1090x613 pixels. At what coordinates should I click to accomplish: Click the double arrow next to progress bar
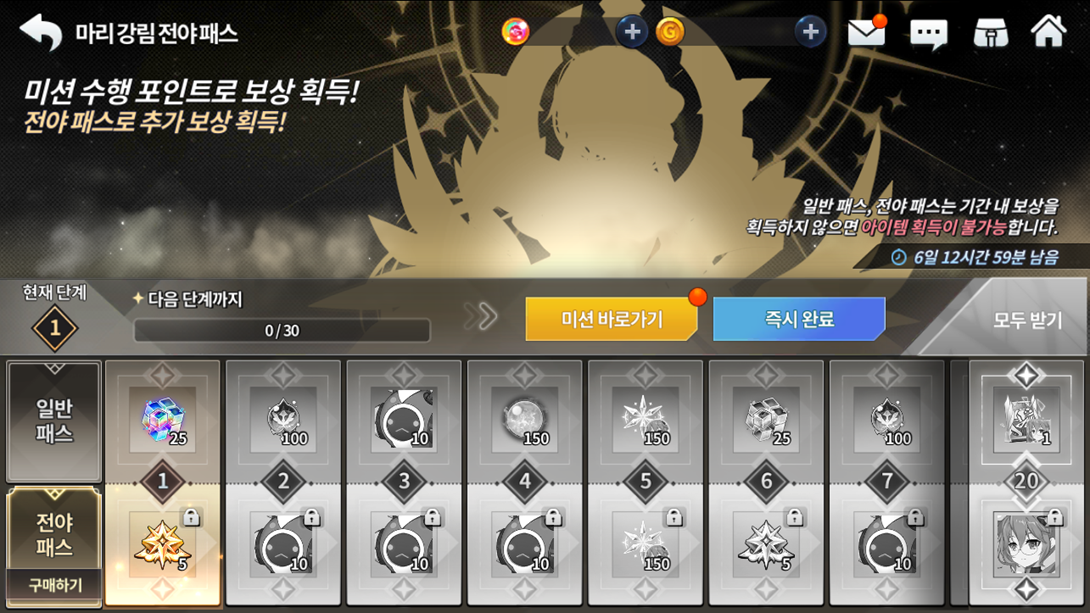[x=481, y=317]
